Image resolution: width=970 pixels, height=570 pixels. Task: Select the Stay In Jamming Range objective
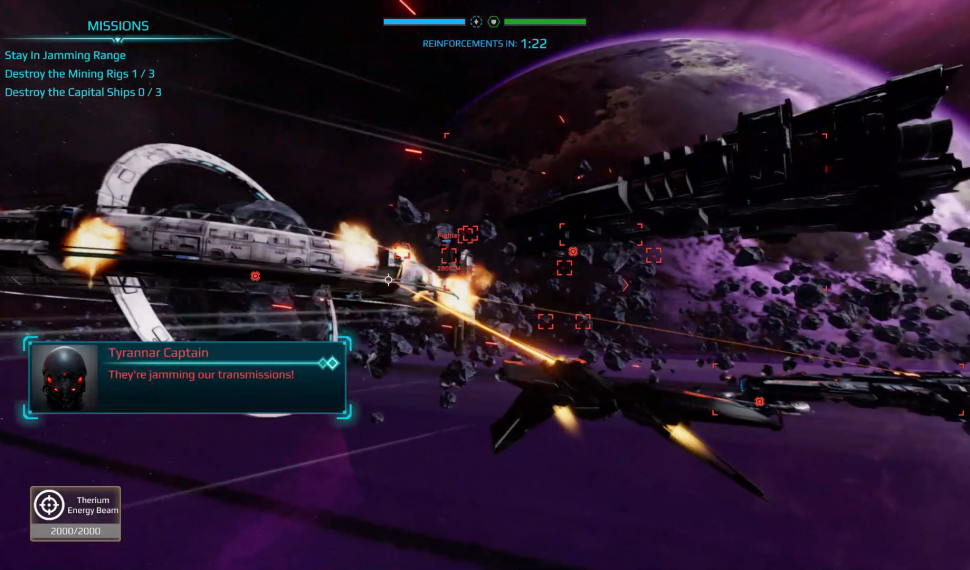click(x=65, y=56)
